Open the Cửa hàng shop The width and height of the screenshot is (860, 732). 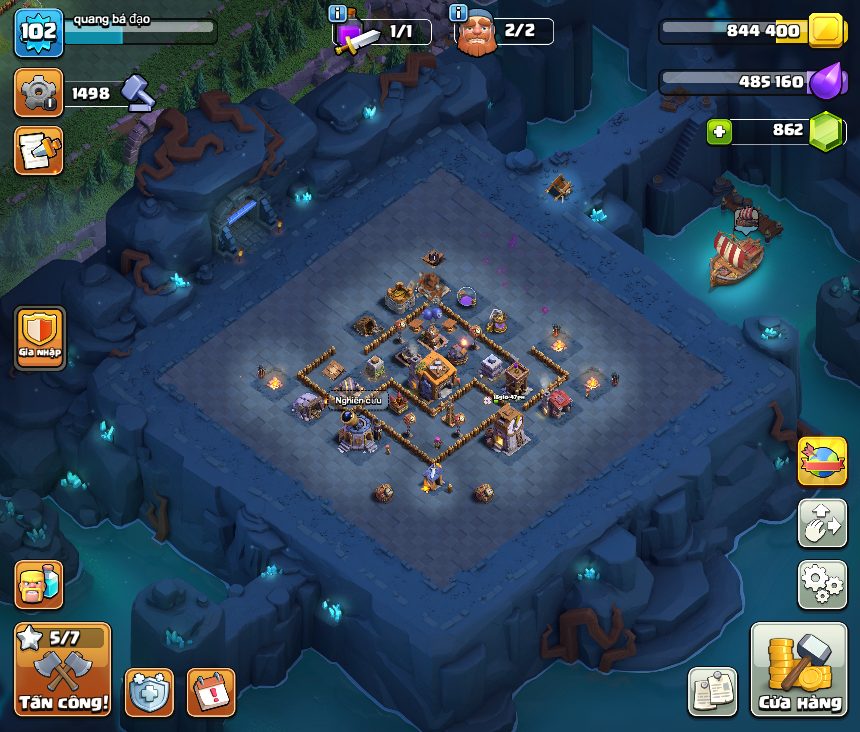coord(798,670)
